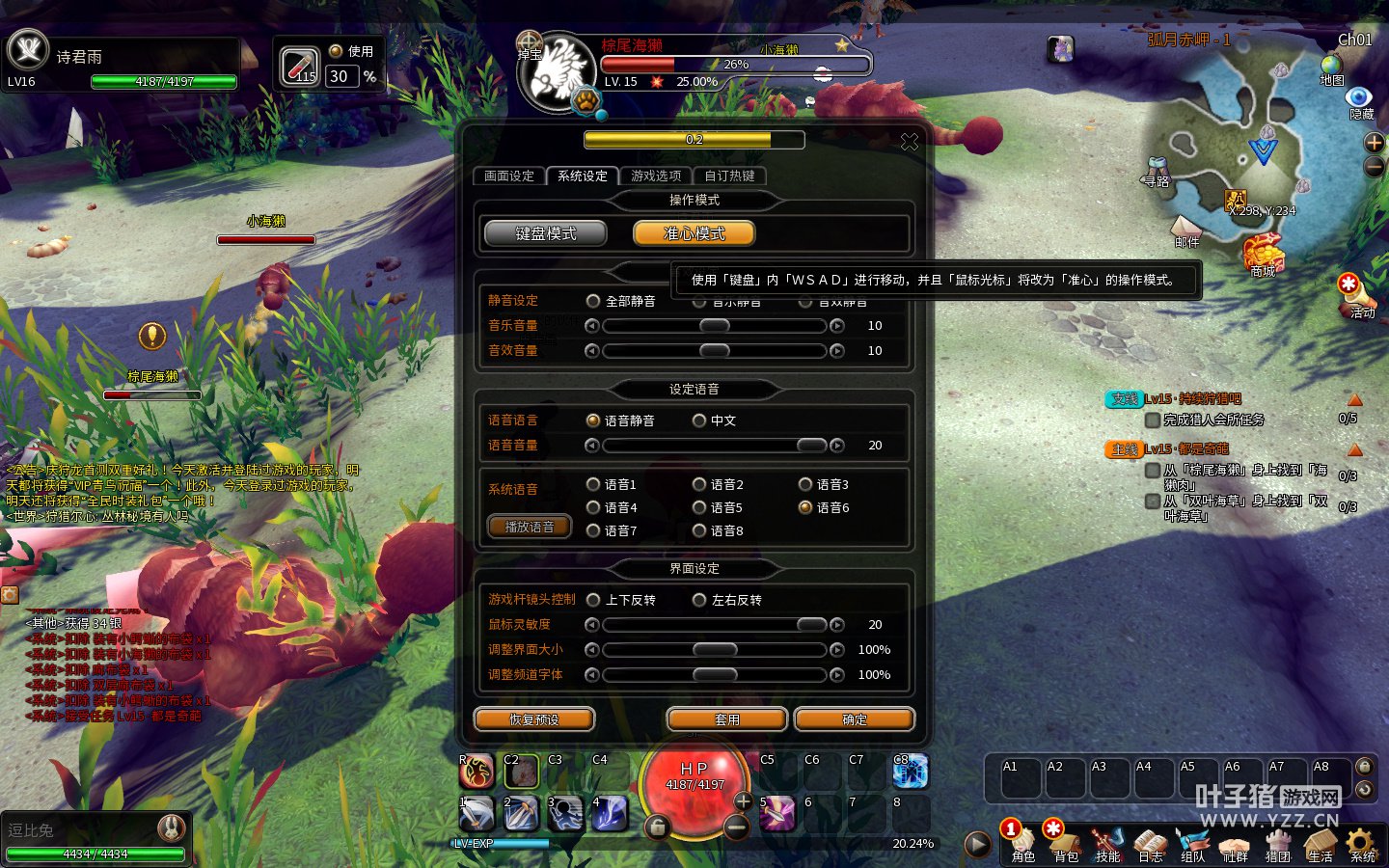Apply settings with 套用 button

(727, 719)
